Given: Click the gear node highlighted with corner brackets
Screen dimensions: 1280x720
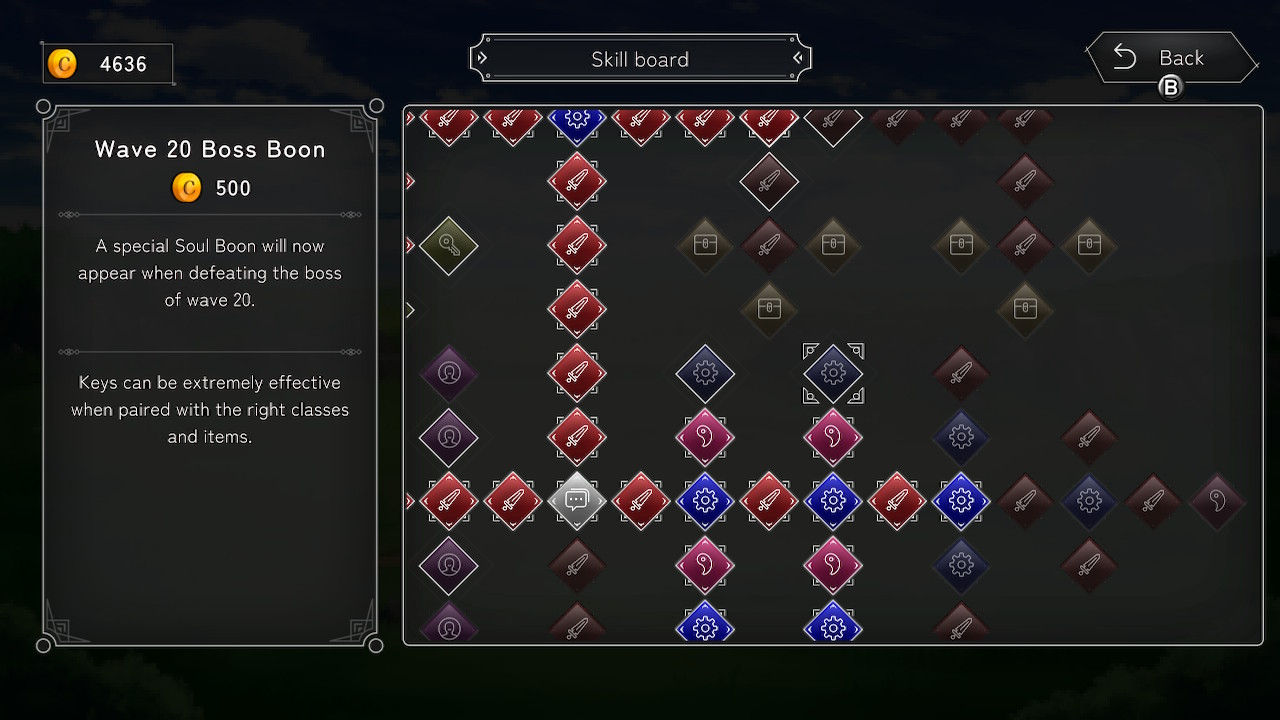Looking at the screenshot, I should tap(833, 373).
